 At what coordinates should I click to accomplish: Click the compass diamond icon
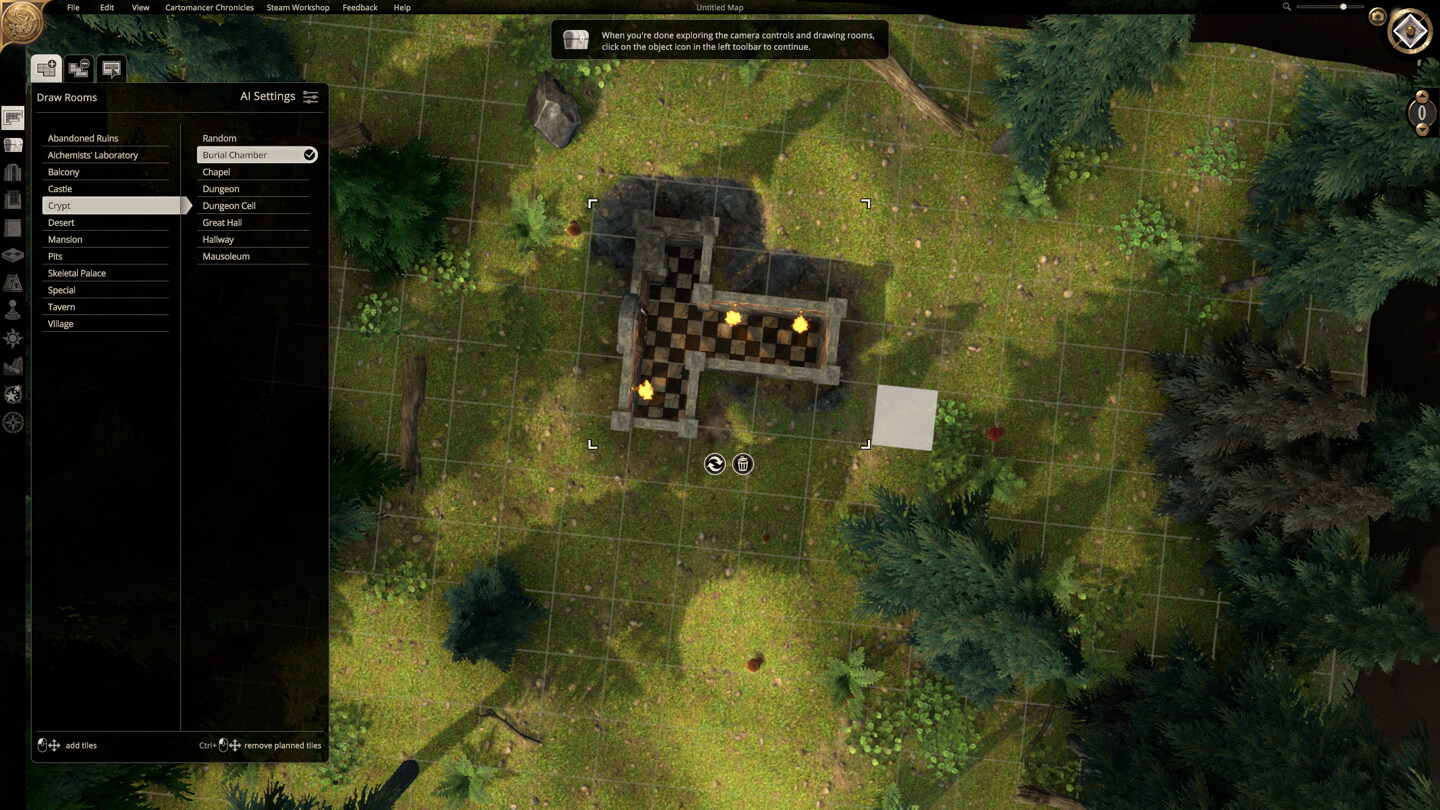1410,32
